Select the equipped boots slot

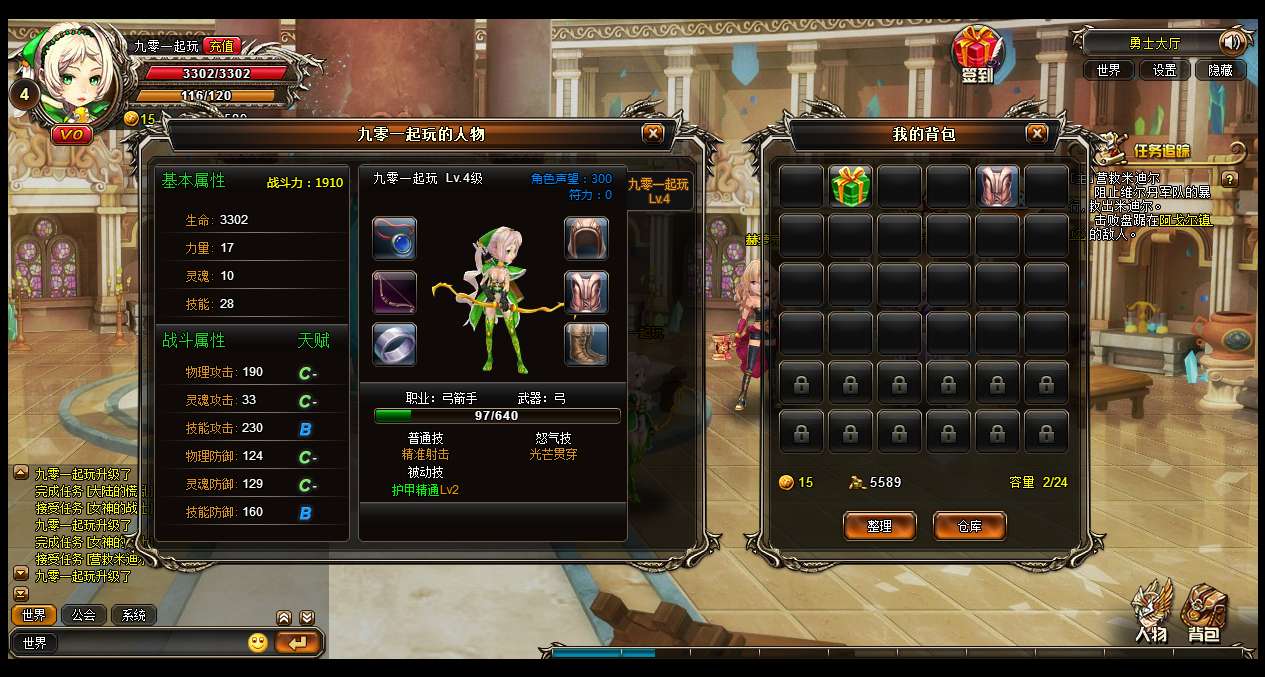[586, 345]
